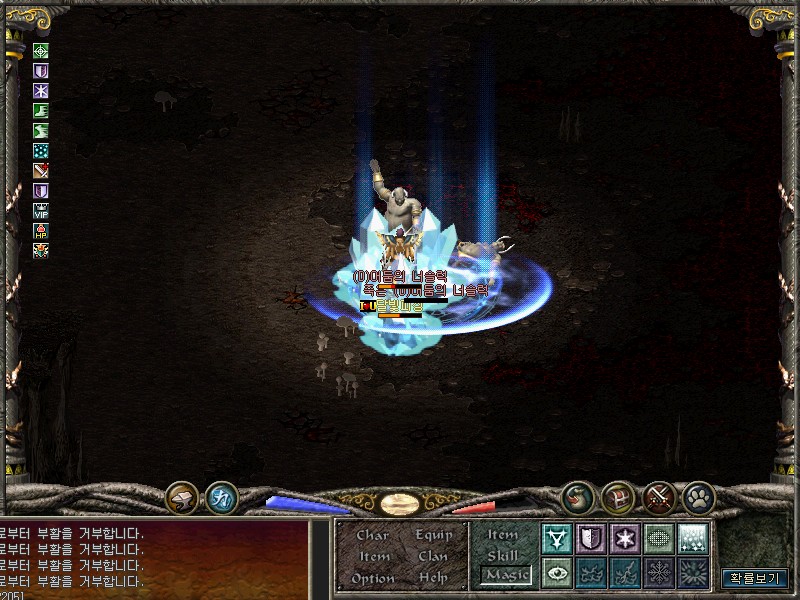Click the crossed swords round button

pos(657,497)
